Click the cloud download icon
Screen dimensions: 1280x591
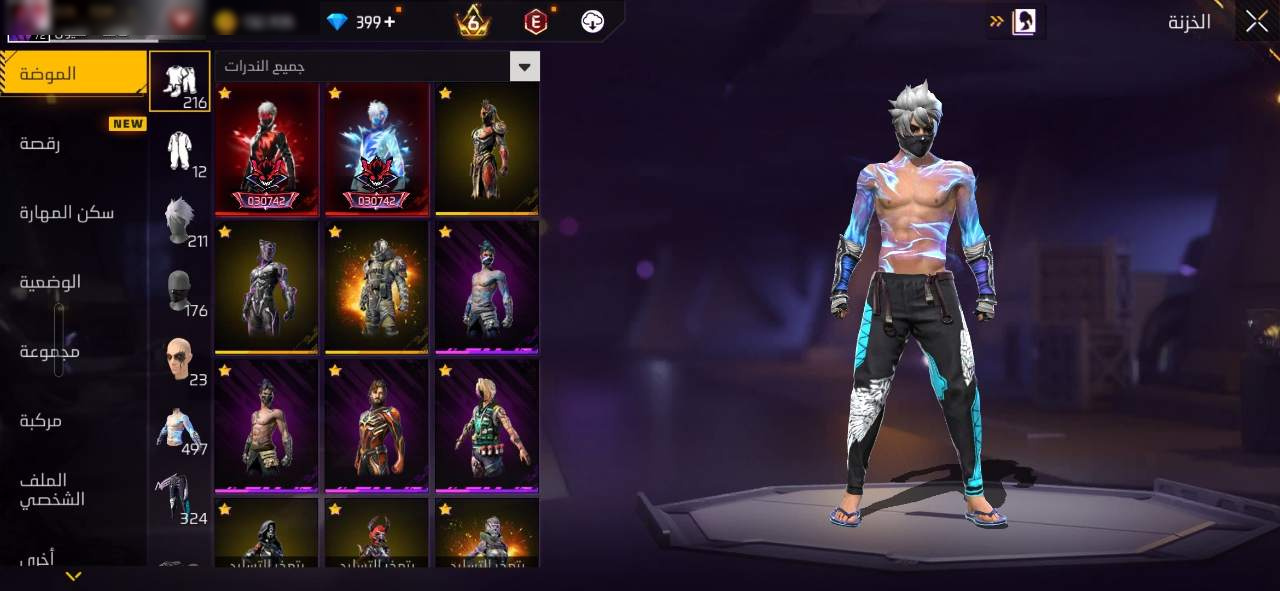[x=593, y=21]
